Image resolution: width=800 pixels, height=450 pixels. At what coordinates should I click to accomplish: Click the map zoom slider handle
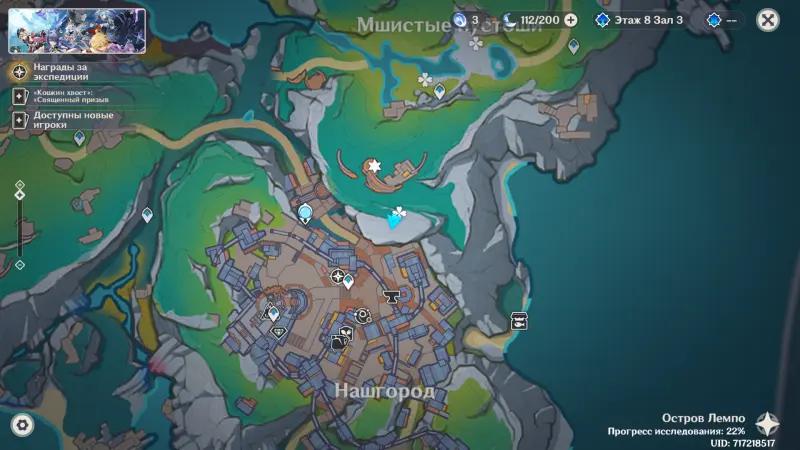click(19, 194)
